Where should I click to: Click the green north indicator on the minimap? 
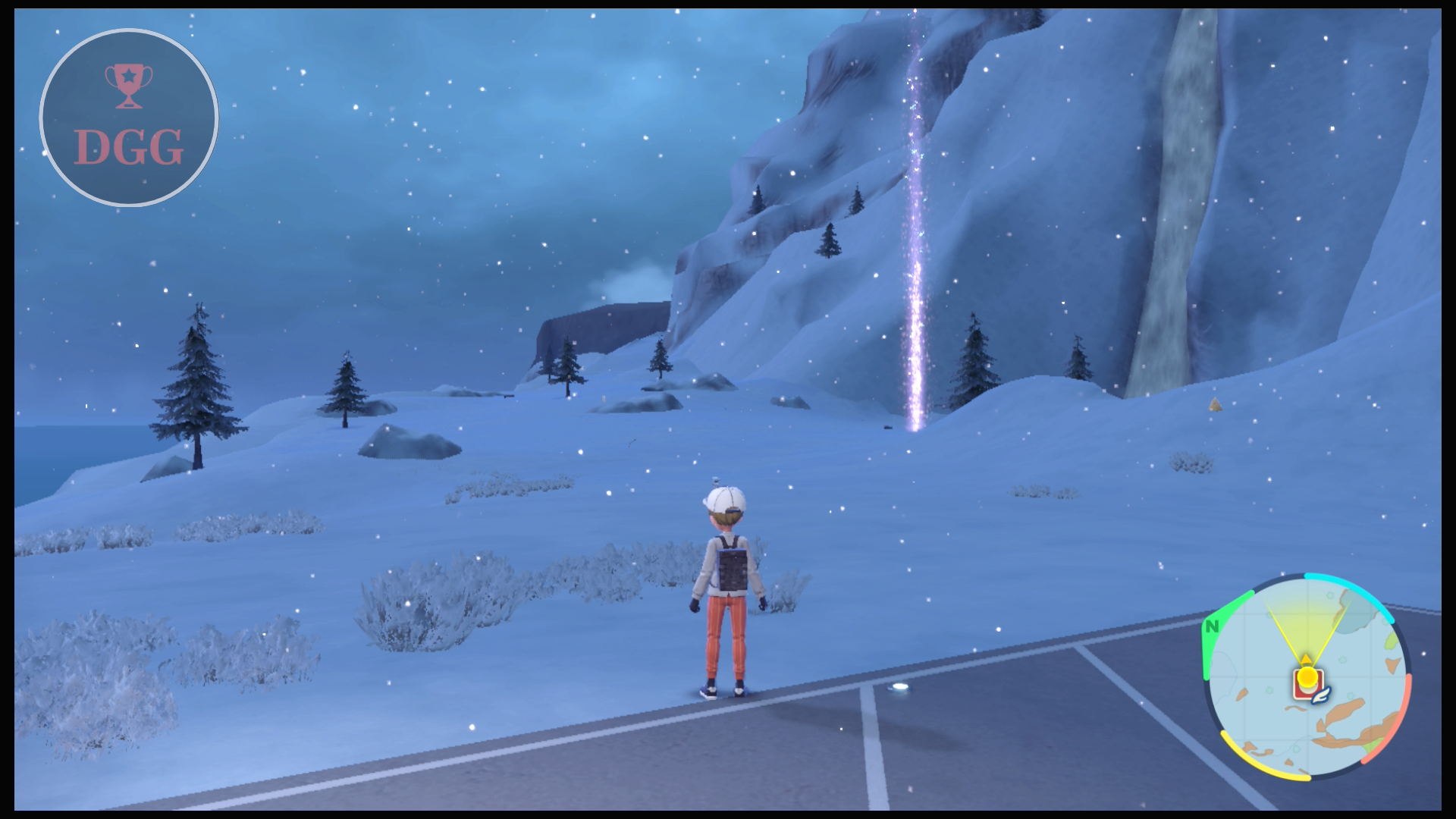tap(1212, 627)
